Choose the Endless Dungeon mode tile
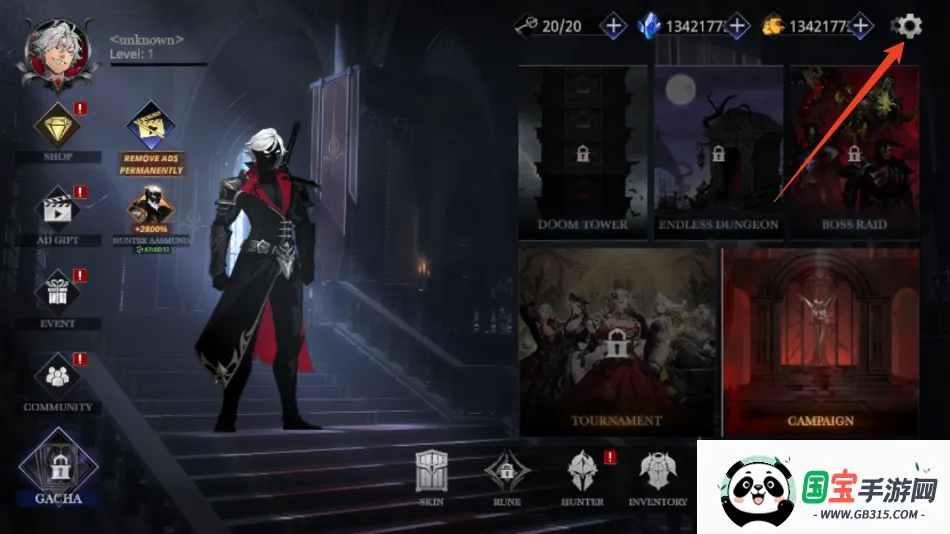 pos(718,152)
